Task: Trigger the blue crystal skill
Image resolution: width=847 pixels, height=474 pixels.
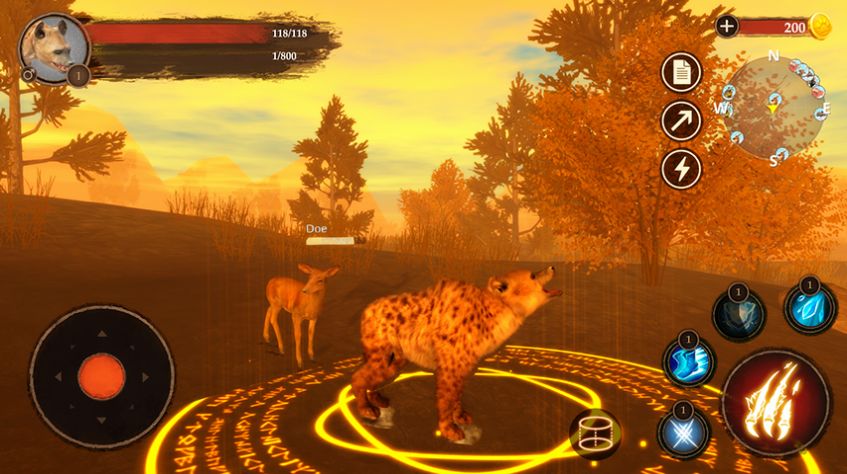Action: click(809, 307)
